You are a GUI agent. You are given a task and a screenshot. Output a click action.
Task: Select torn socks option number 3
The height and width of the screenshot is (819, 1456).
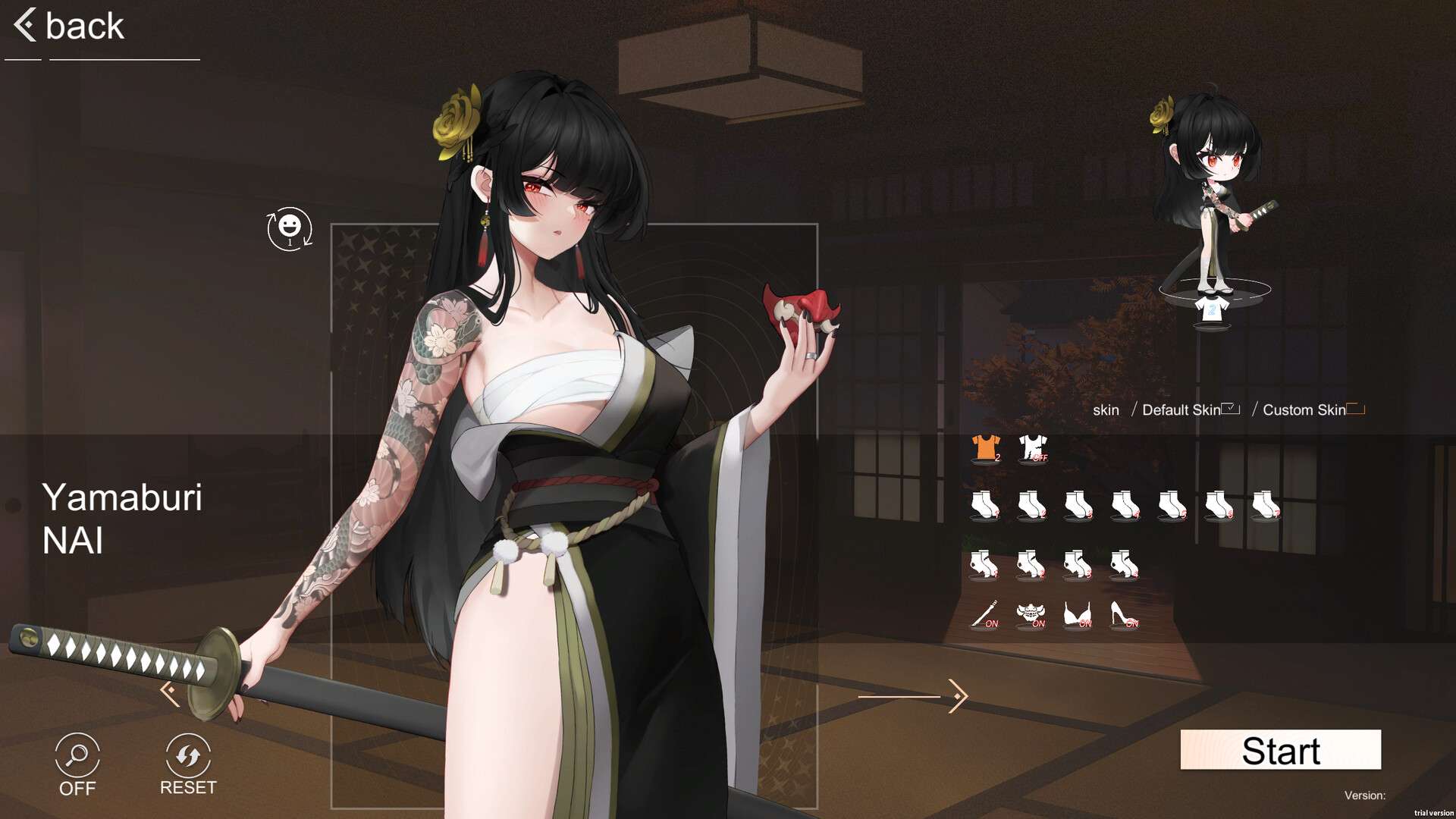click(x=1078, y=565)
